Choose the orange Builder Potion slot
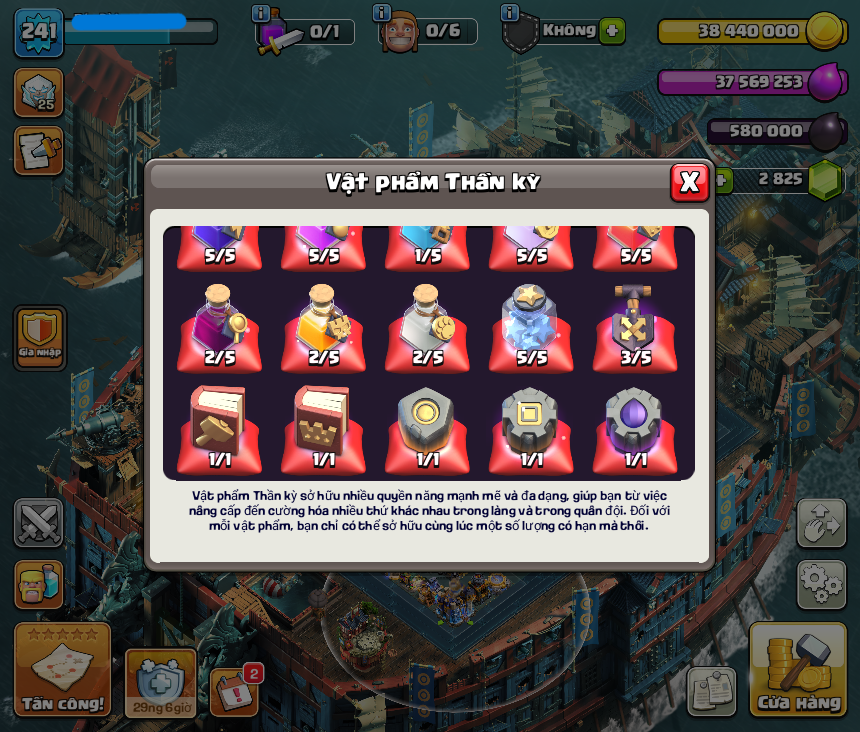Viewport: 860px width, 732px height. pos(324,323)
